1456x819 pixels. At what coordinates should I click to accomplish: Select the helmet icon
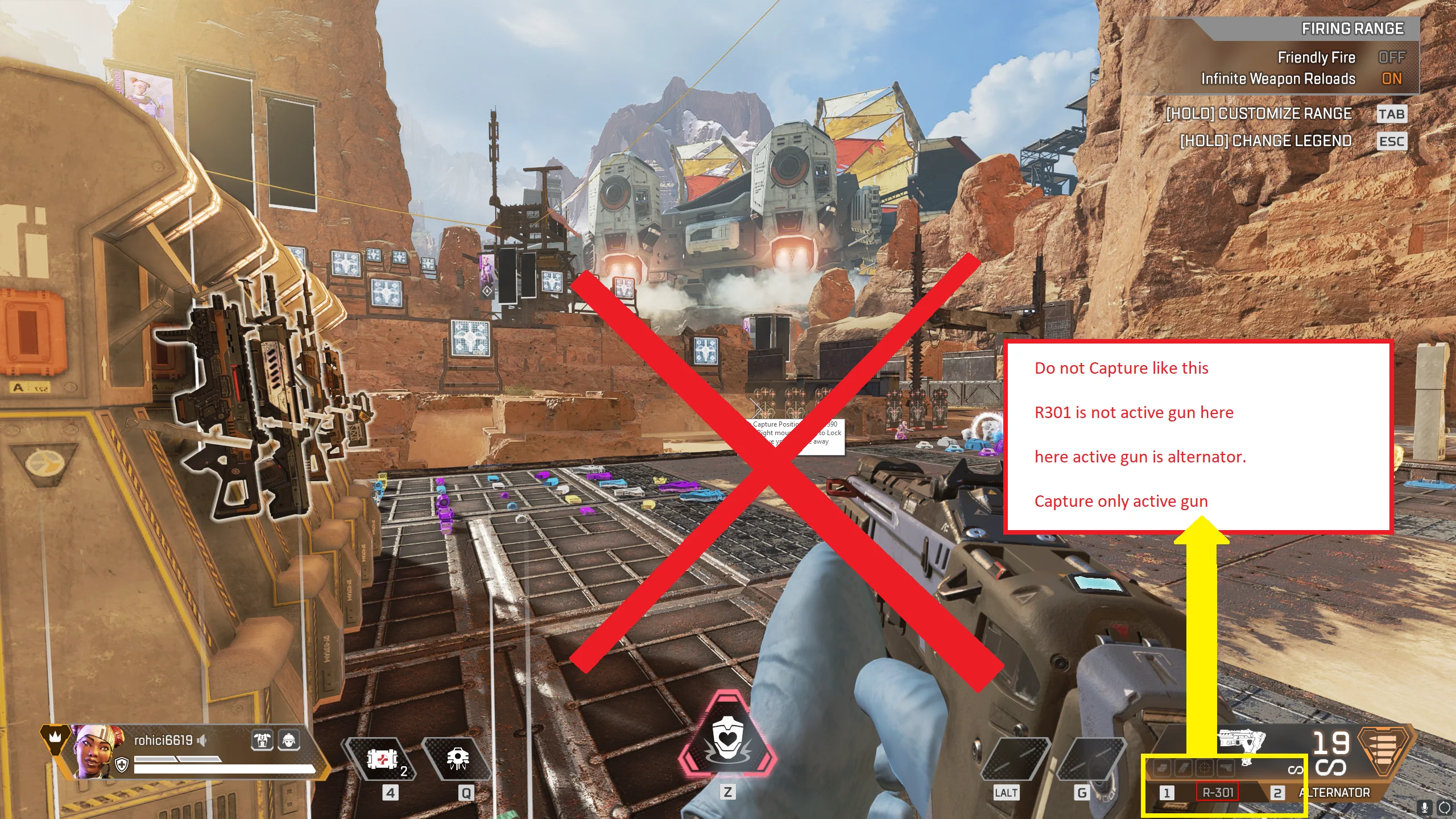point(289,740)
